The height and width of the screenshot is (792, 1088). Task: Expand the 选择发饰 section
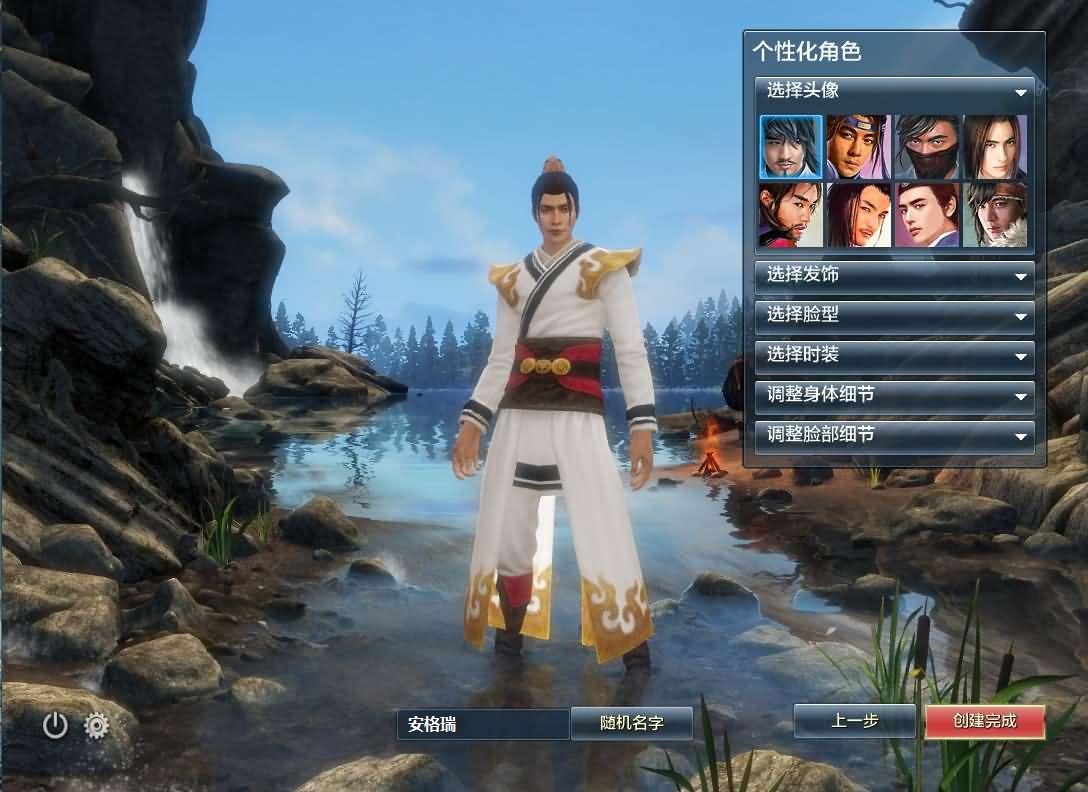(895, 275)
